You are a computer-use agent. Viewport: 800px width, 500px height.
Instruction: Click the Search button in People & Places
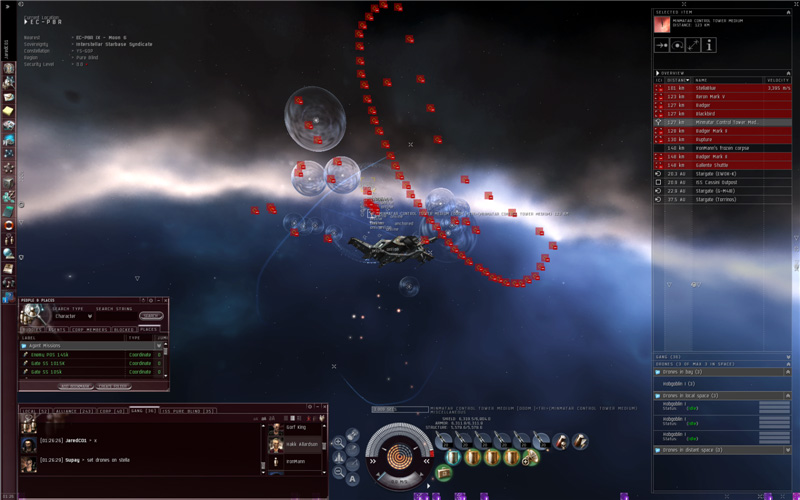click(151, 316)
